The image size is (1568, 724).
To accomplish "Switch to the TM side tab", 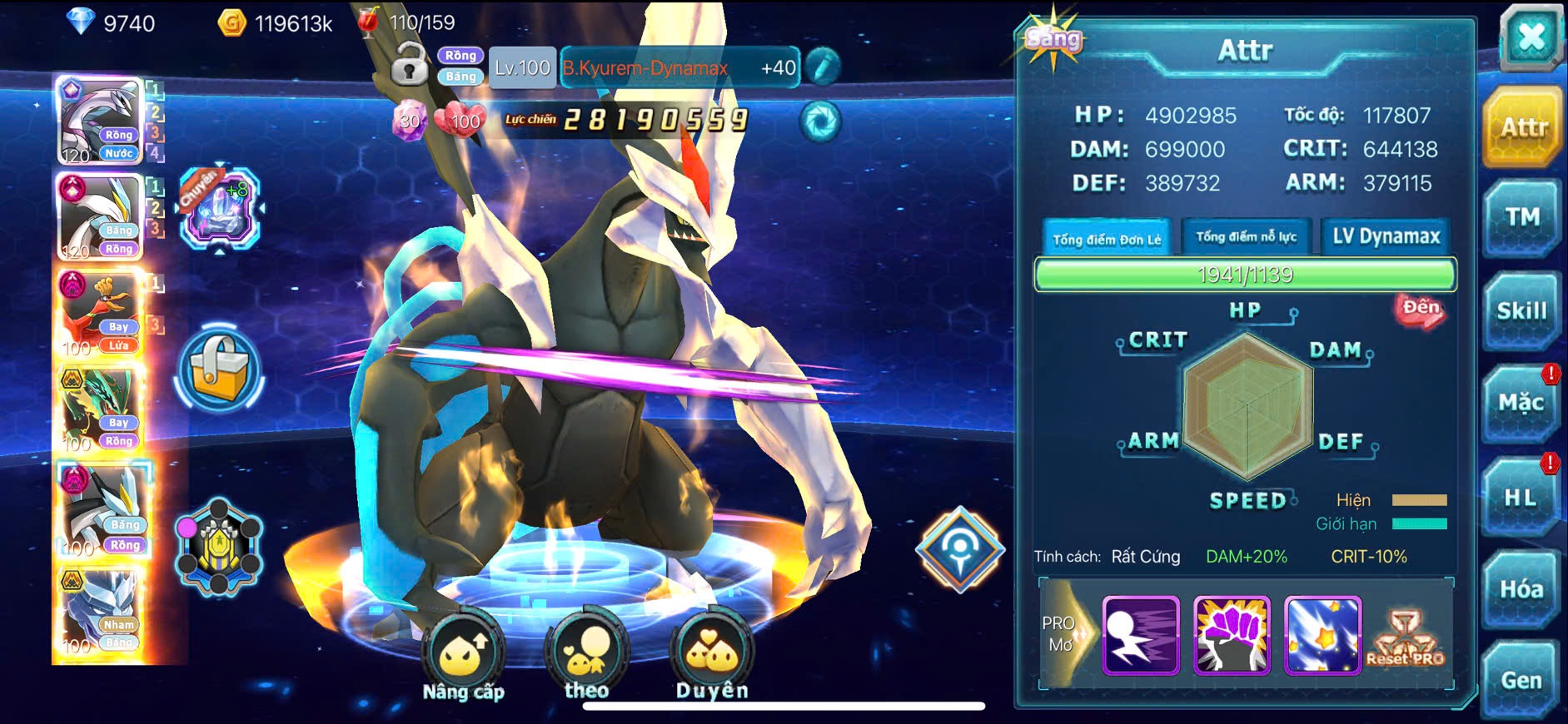I will 1521,218.
